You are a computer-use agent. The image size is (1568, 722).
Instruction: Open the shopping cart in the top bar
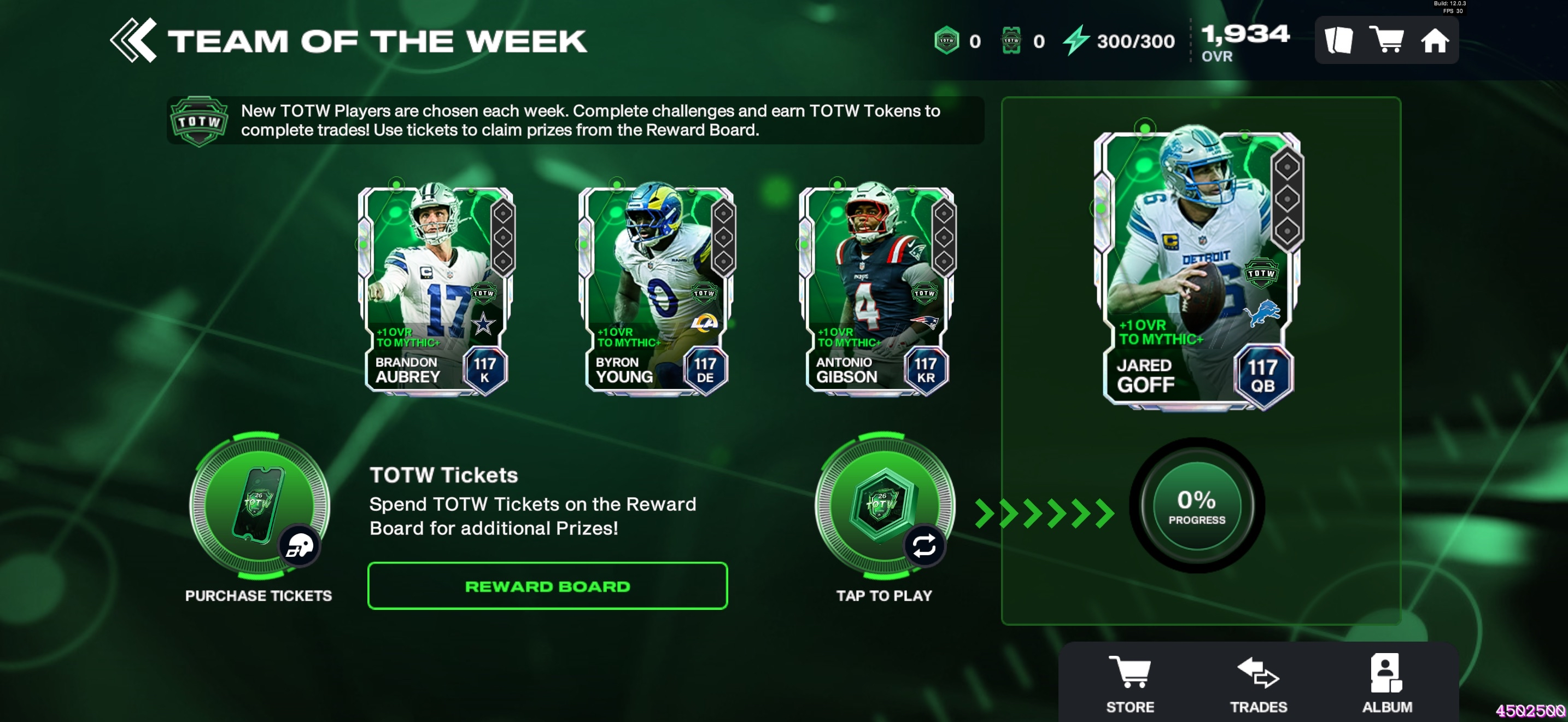1386,40
